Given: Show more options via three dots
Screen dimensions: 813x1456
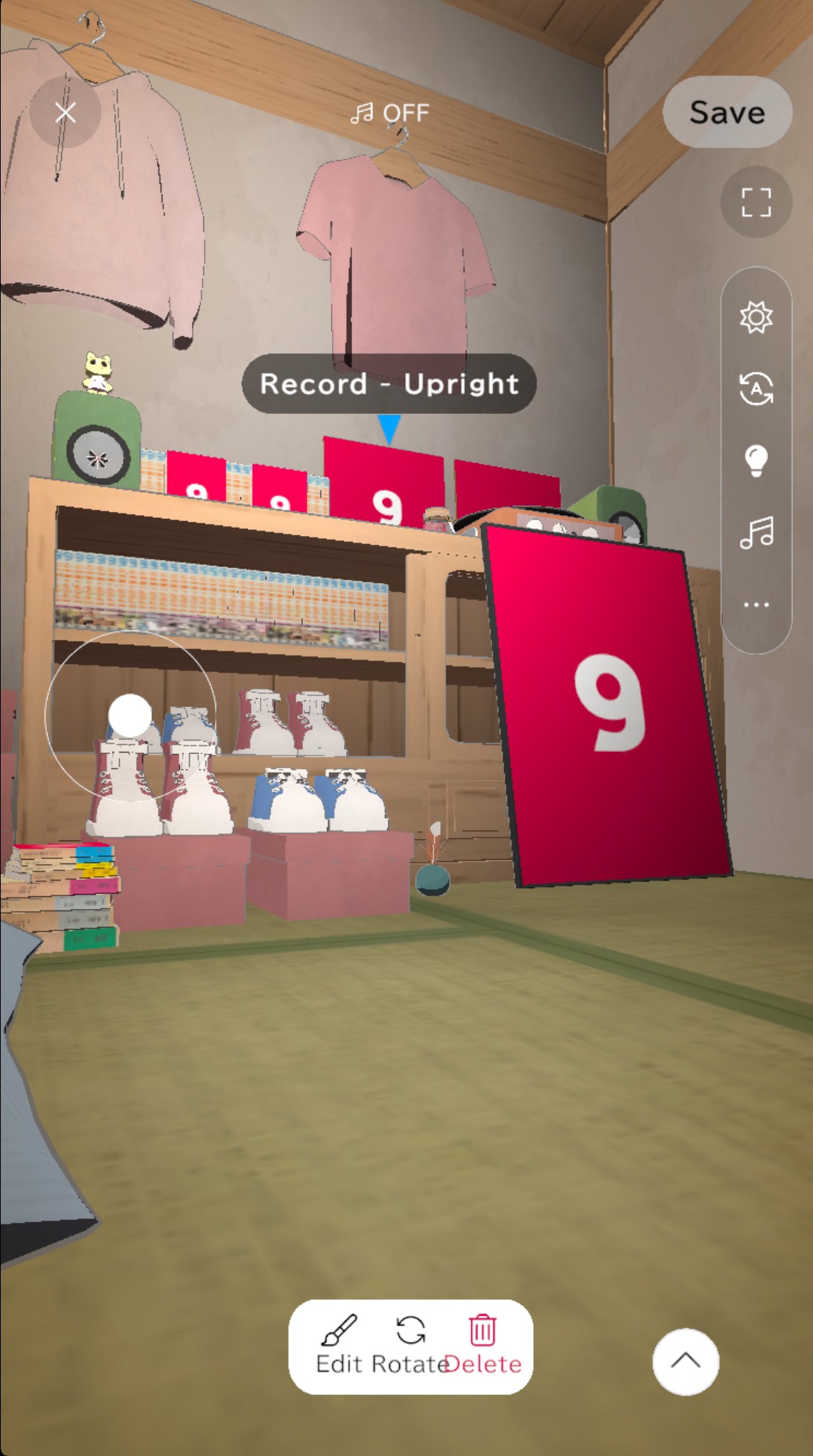Looking at the screenshot, I should coord(756,604).
